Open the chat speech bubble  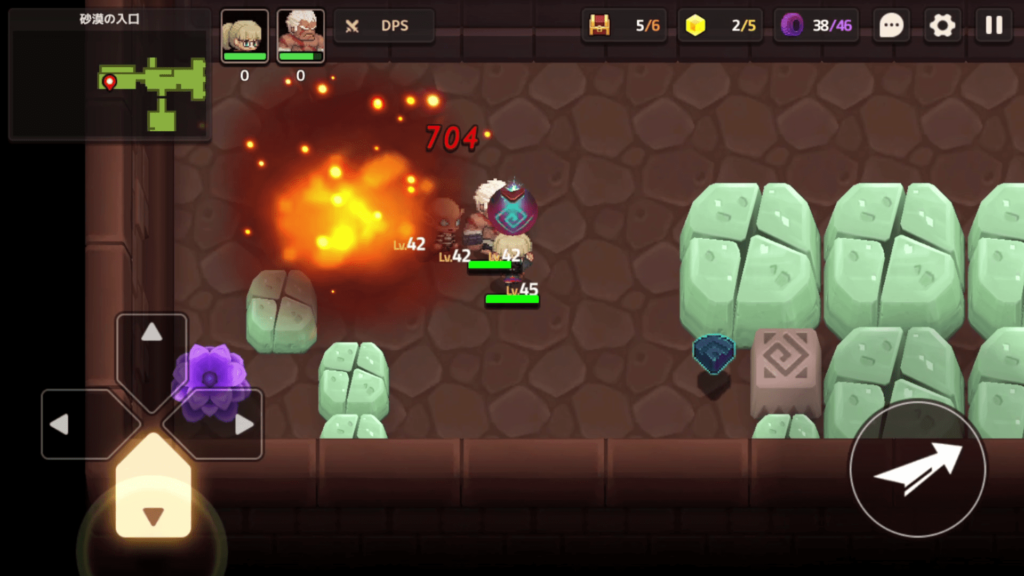click(x=891, y=26)
